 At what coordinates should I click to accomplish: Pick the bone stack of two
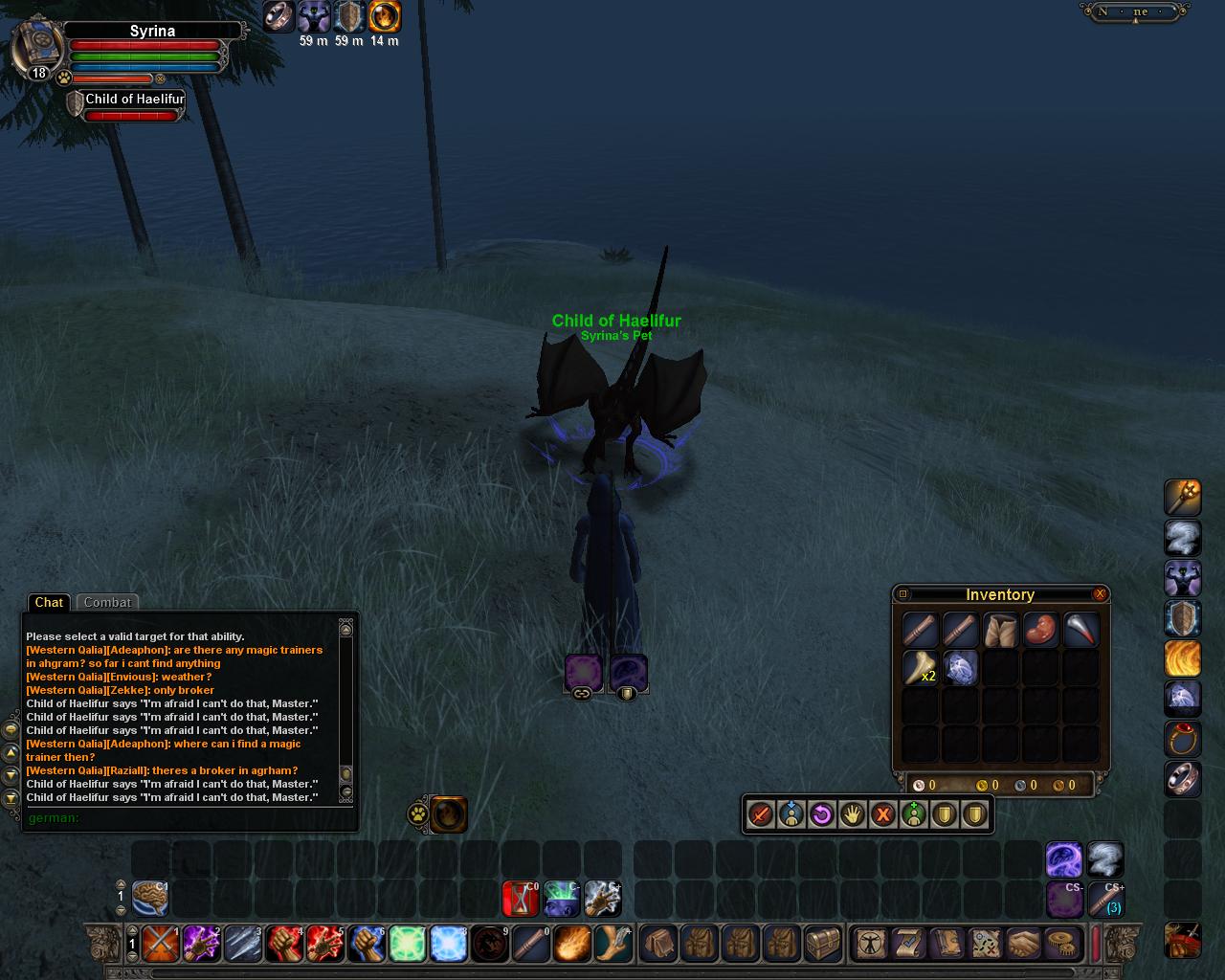pos(921,667)
